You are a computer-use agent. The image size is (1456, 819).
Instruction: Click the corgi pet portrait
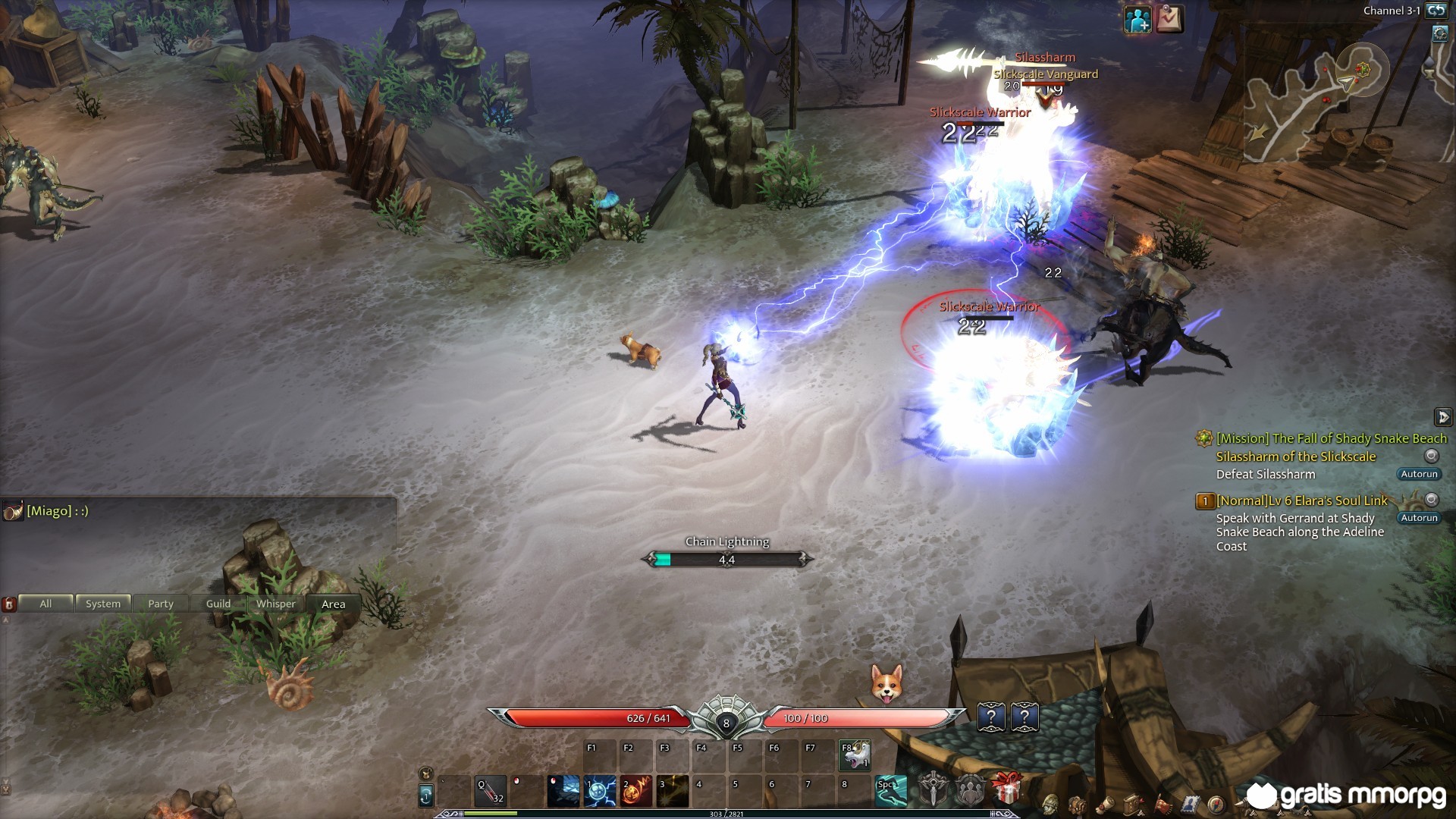pyautogui.click(x=886, y=683)
